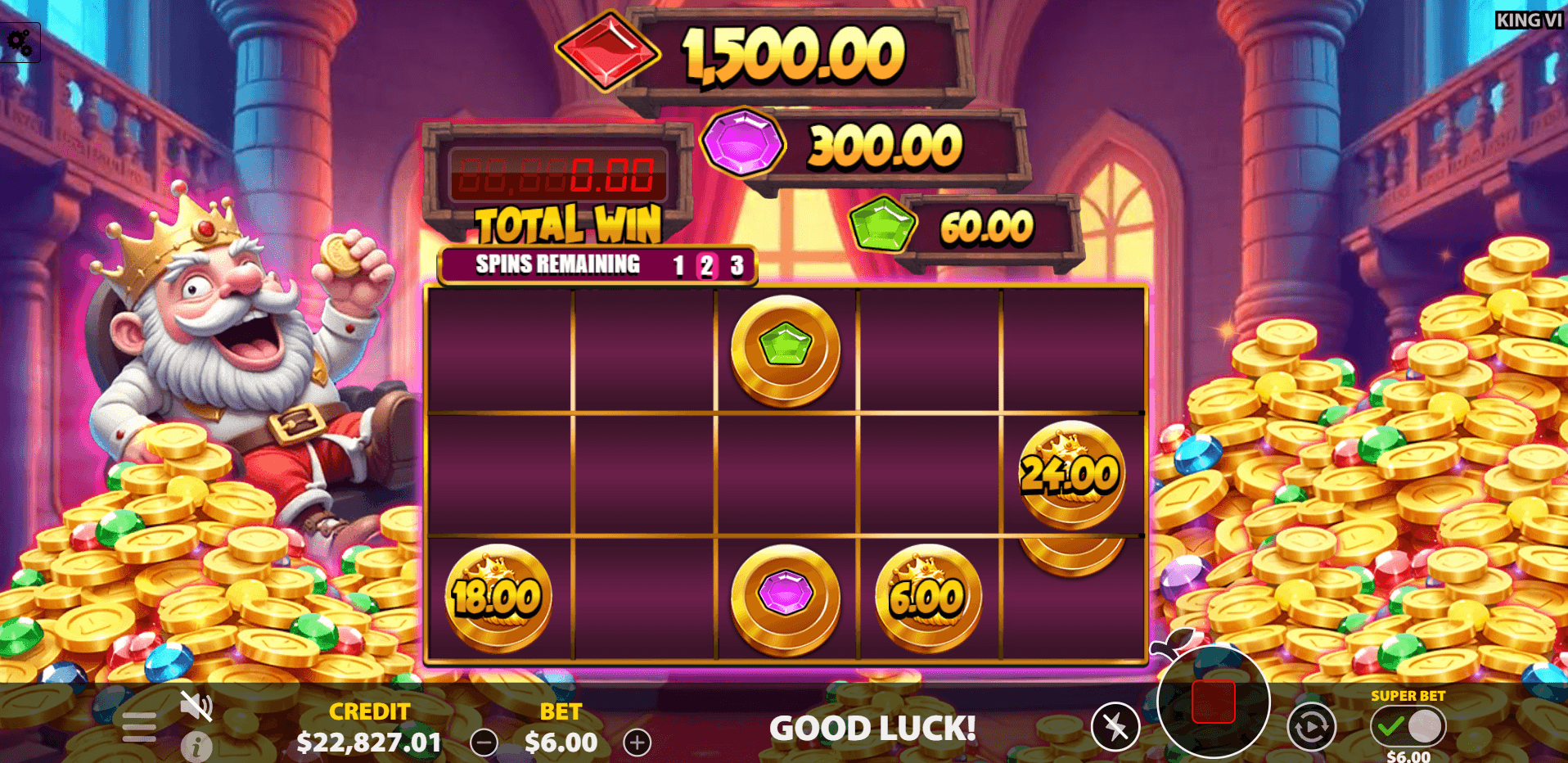Decrease bet with the minus button
This screenshot has width=1568, height=763.
(484, 743)
